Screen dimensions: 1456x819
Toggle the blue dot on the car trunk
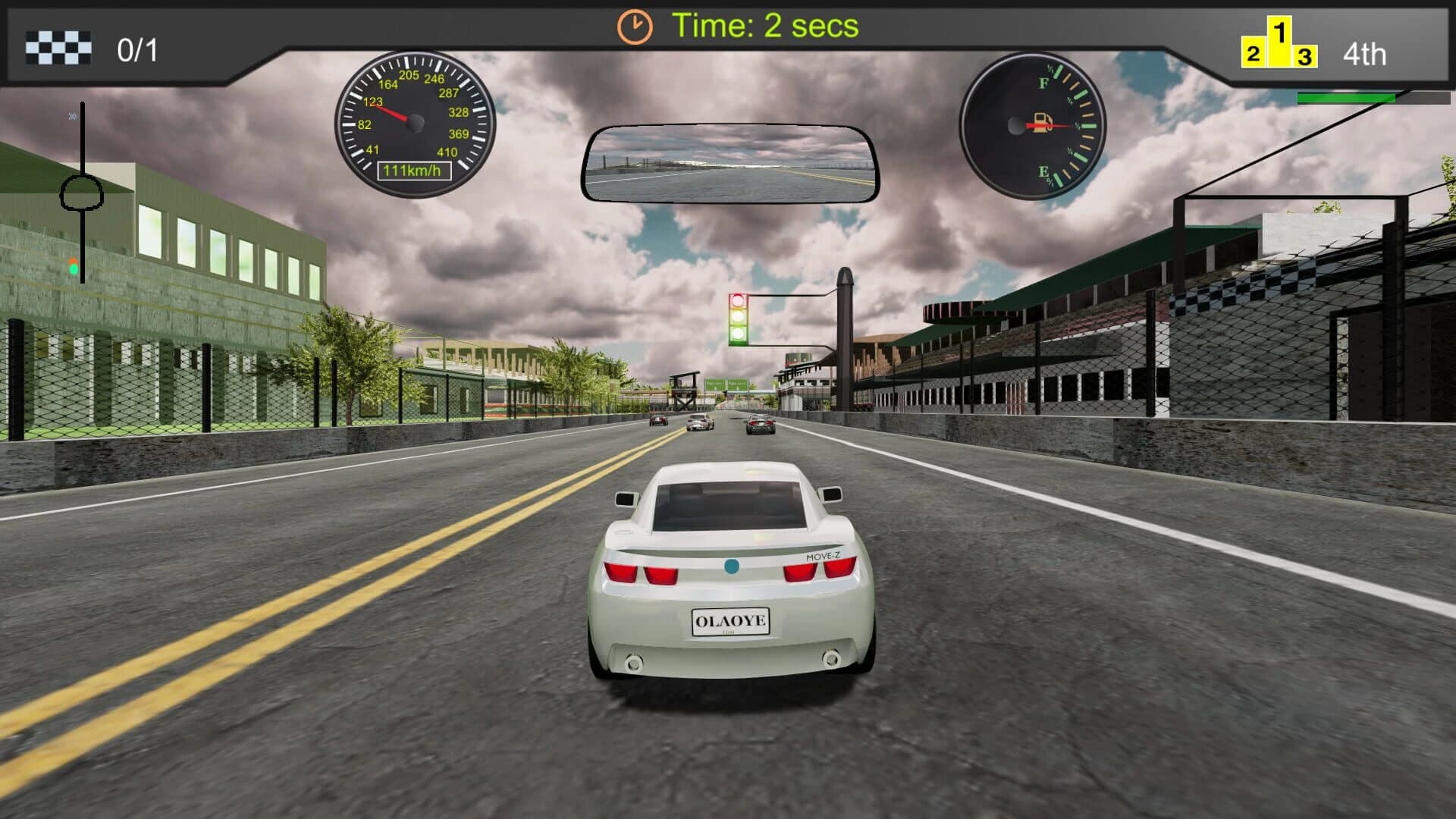[732, 566]
